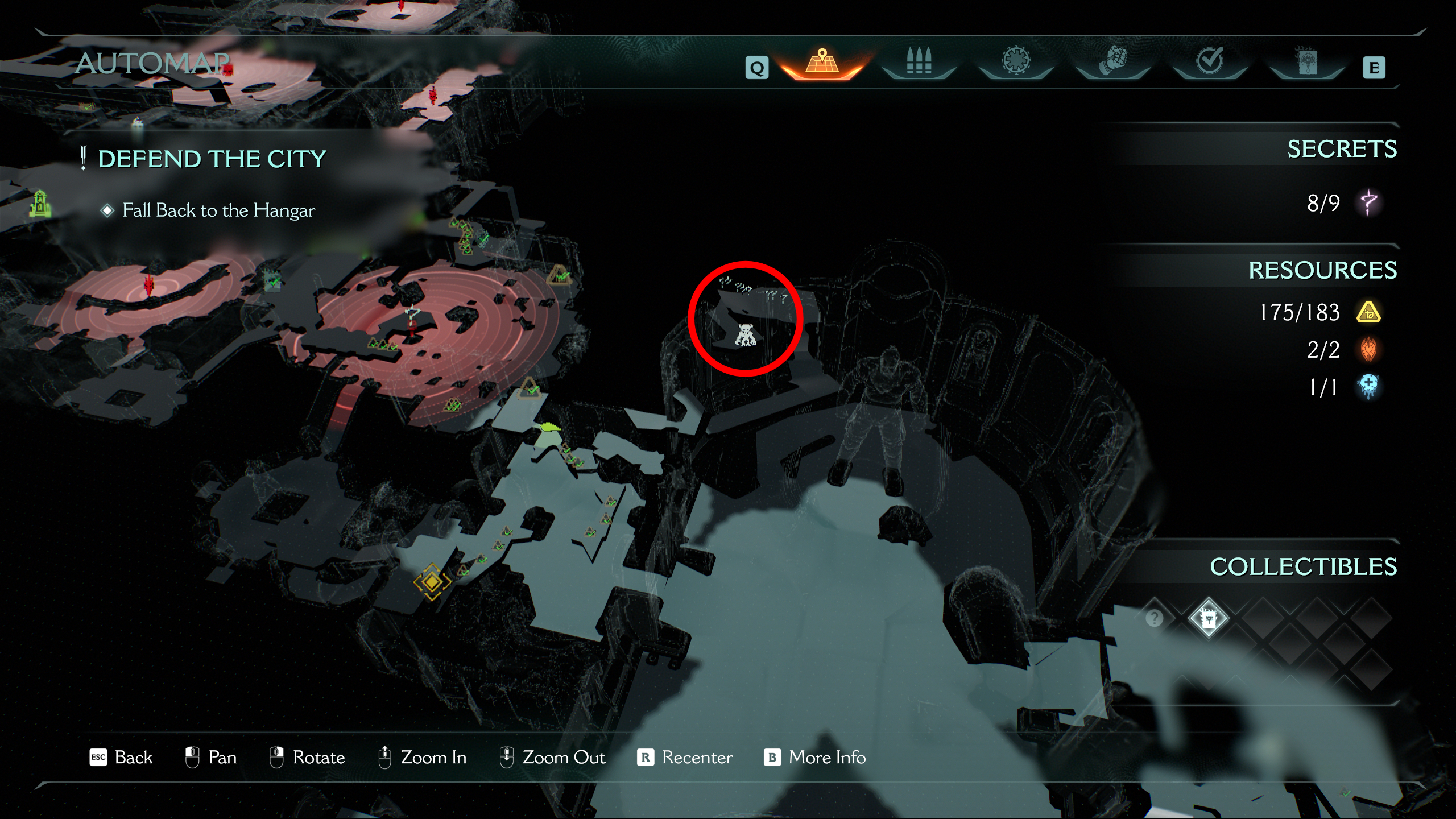Recenter the automap view
The image size is (1456, 819).
(685, 758)
